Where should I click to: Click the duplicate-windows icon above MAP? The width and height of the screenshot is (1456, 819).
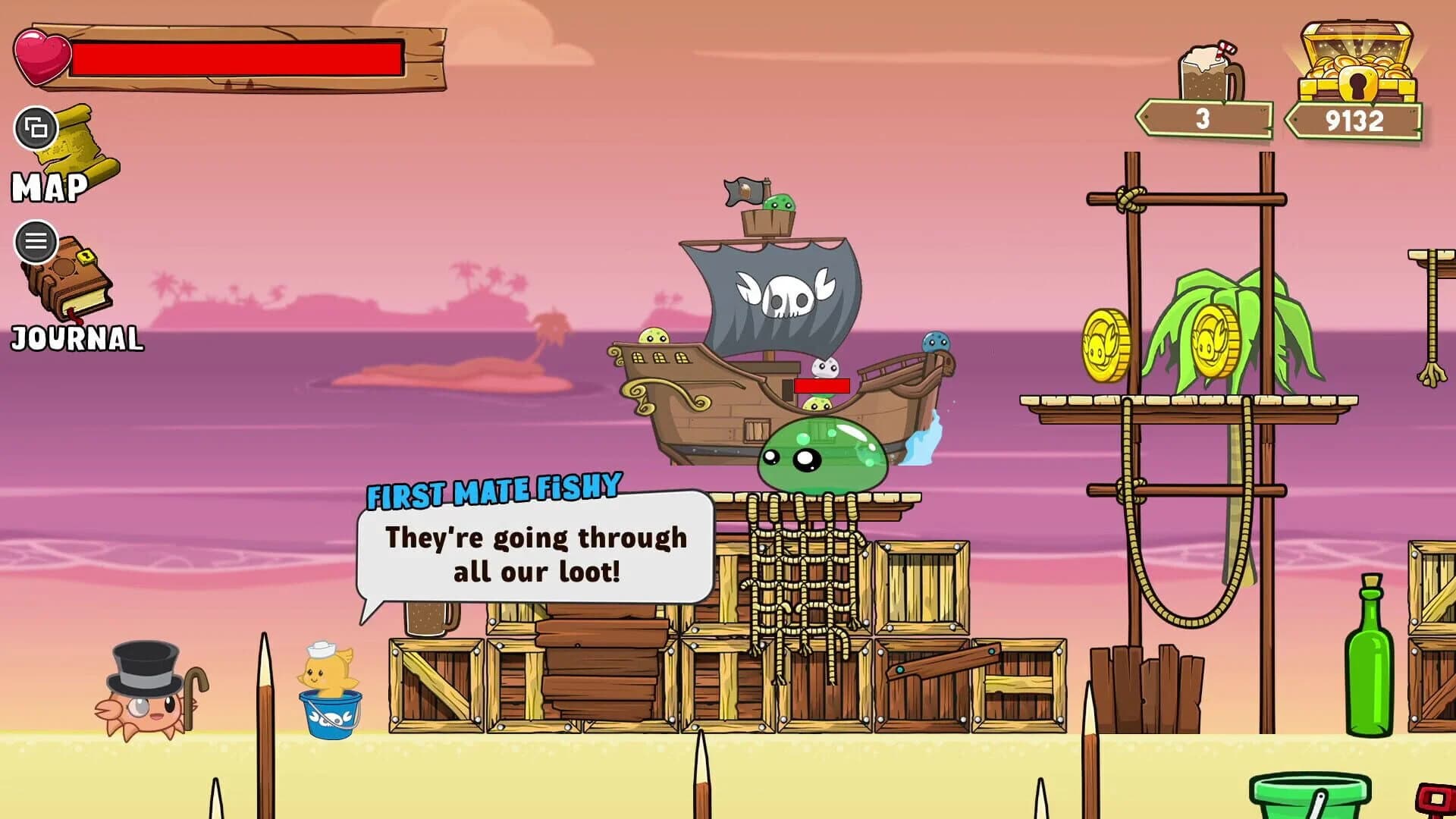point(35,130)
